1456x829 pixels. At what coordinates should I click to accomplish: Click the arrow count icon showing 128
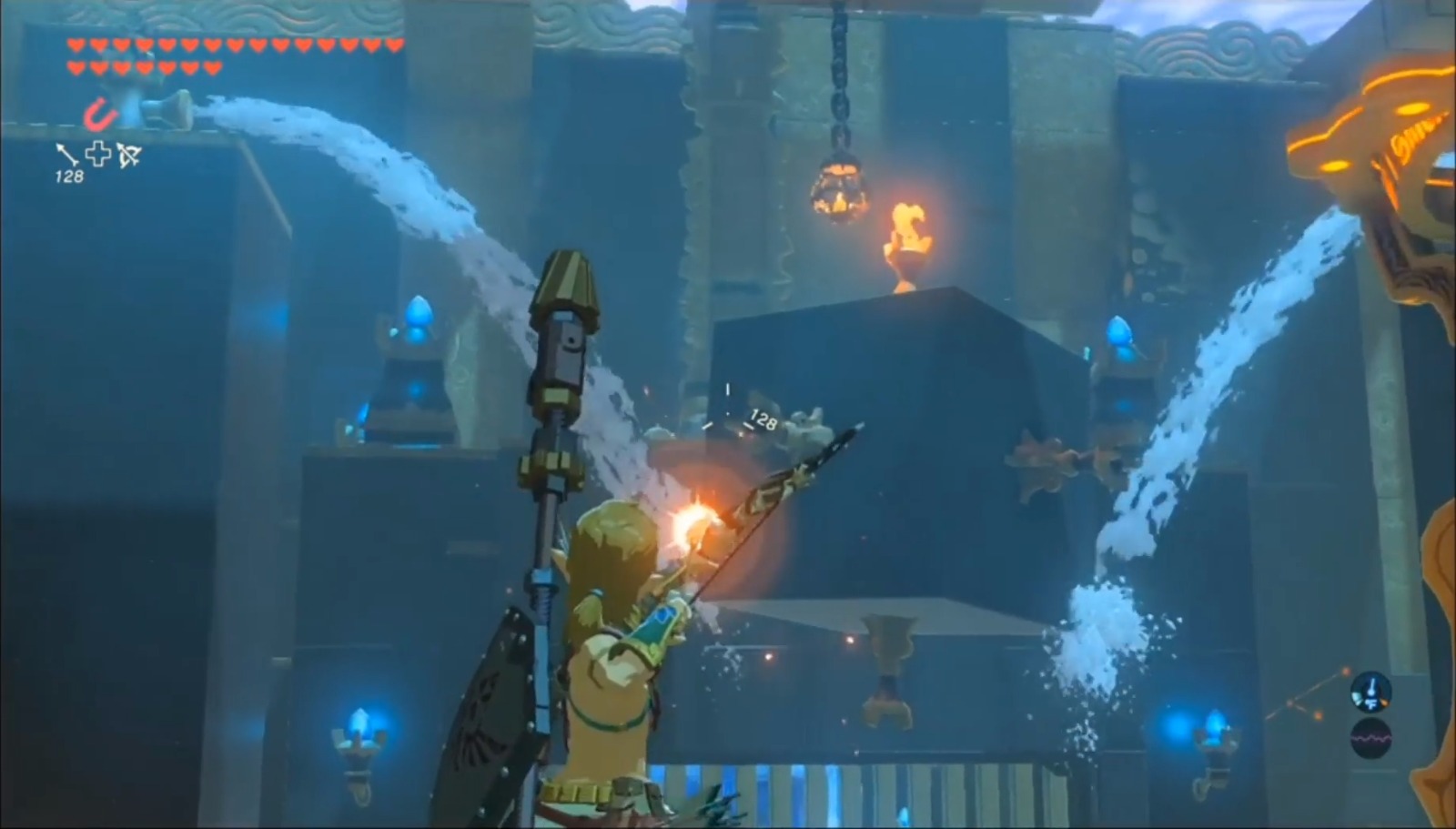pos(66,154)
